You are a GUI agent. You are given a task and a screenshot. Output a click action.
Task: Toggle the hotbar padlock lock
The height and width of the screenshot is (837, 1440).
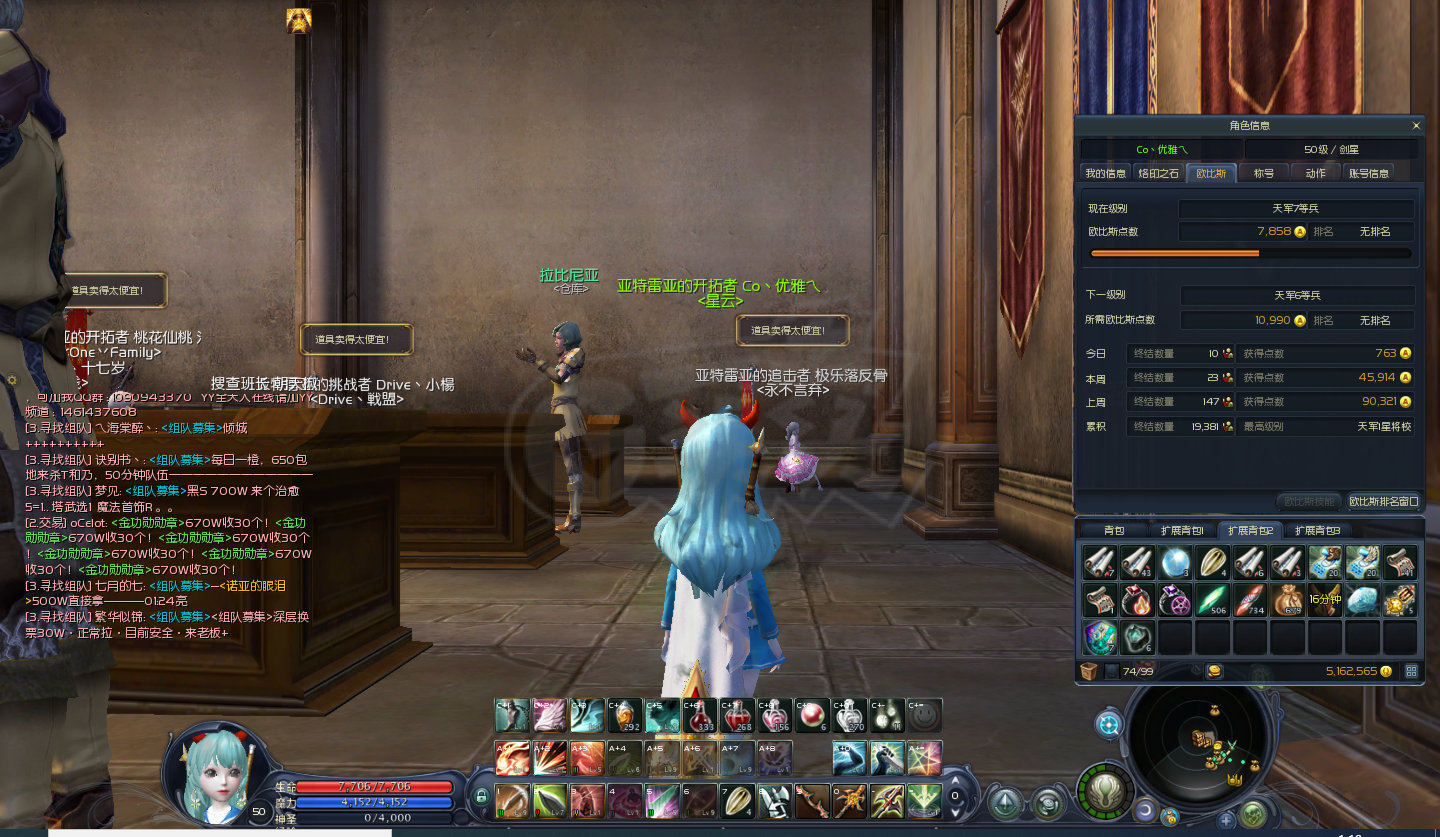tap(481, 797)
